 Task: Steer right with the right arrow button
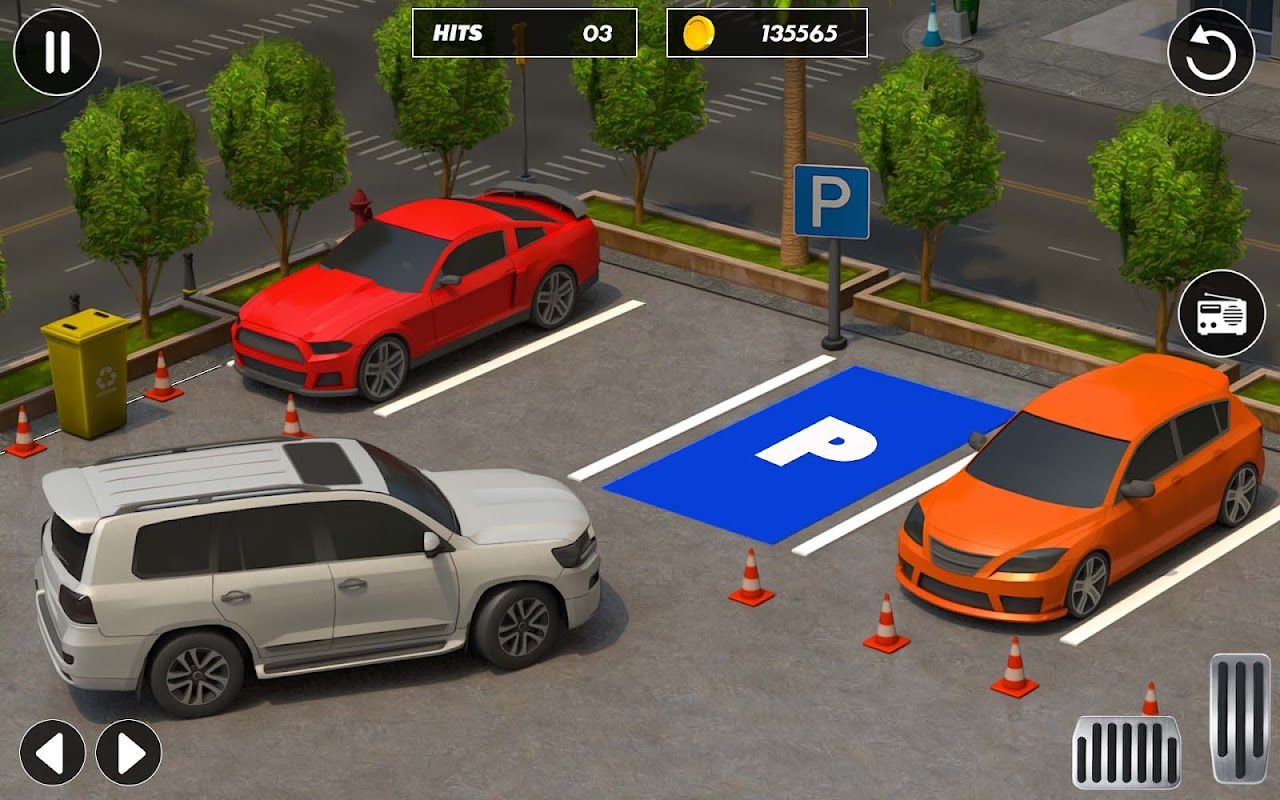click(x=129, y=752)
